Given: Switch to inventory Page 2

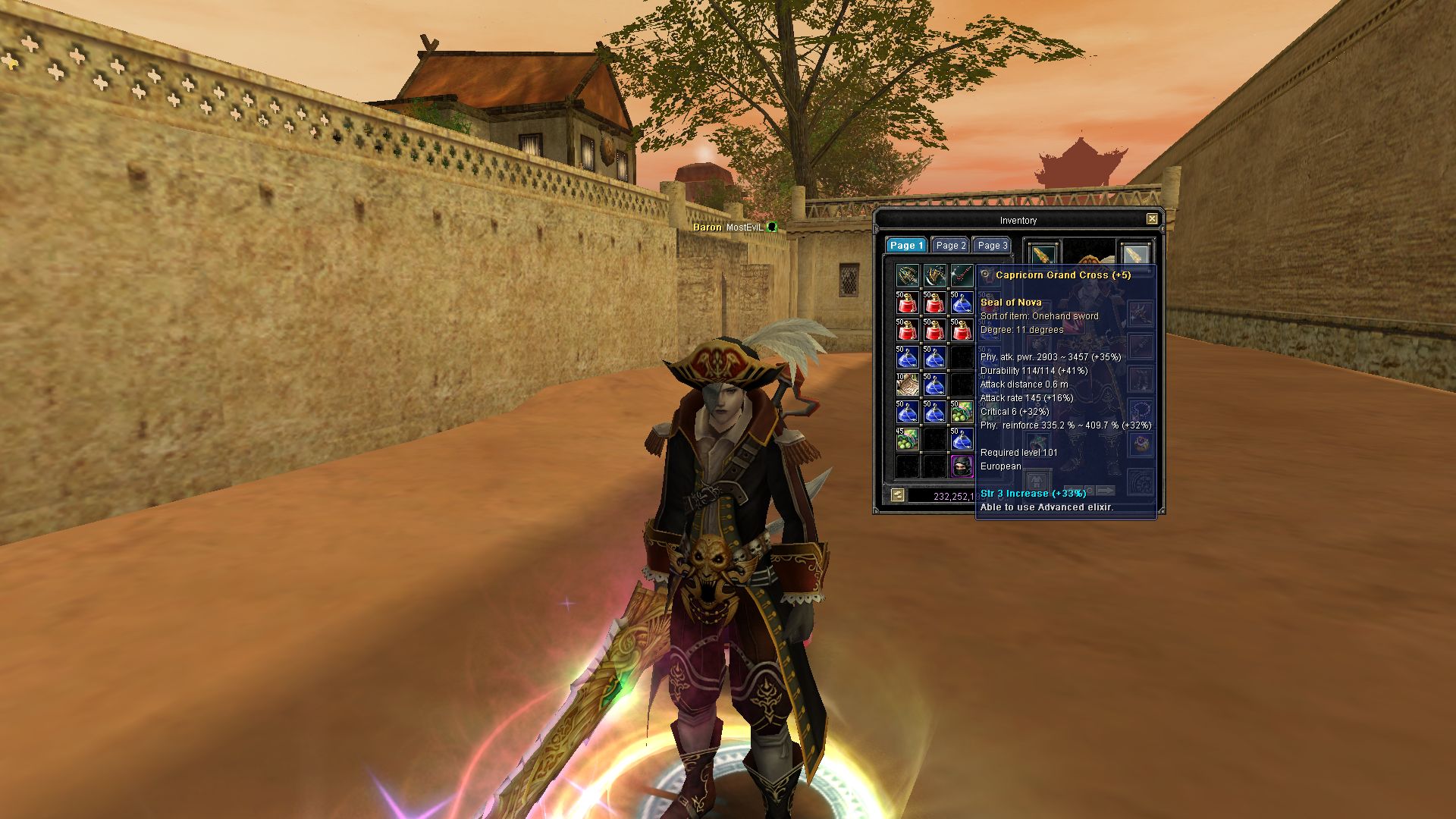Looking at the screenshot, I should pos(950,246).
